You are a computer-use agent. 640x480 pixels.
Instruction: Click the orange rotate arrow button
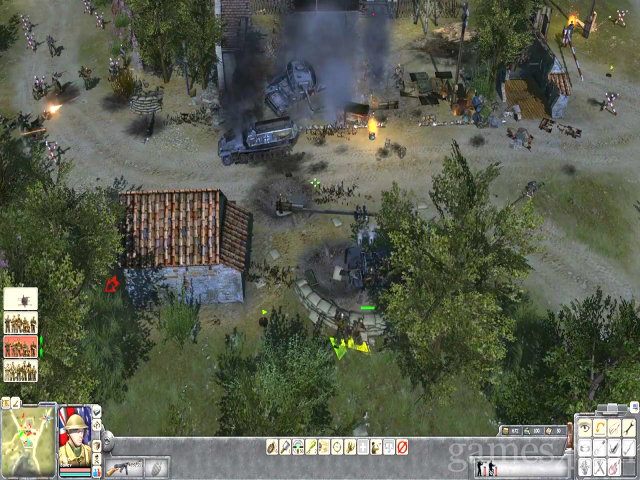(600, 429)
